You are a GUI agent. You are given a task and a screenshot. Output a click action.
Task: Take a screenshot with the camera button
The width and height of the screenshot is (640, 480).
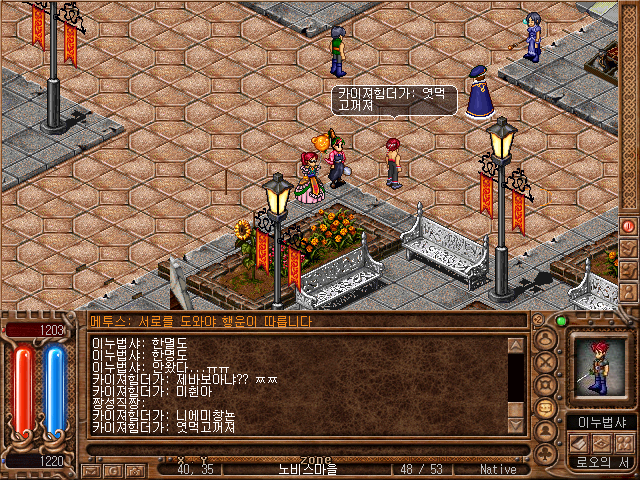pyautogui.click(x=135, y=469)
